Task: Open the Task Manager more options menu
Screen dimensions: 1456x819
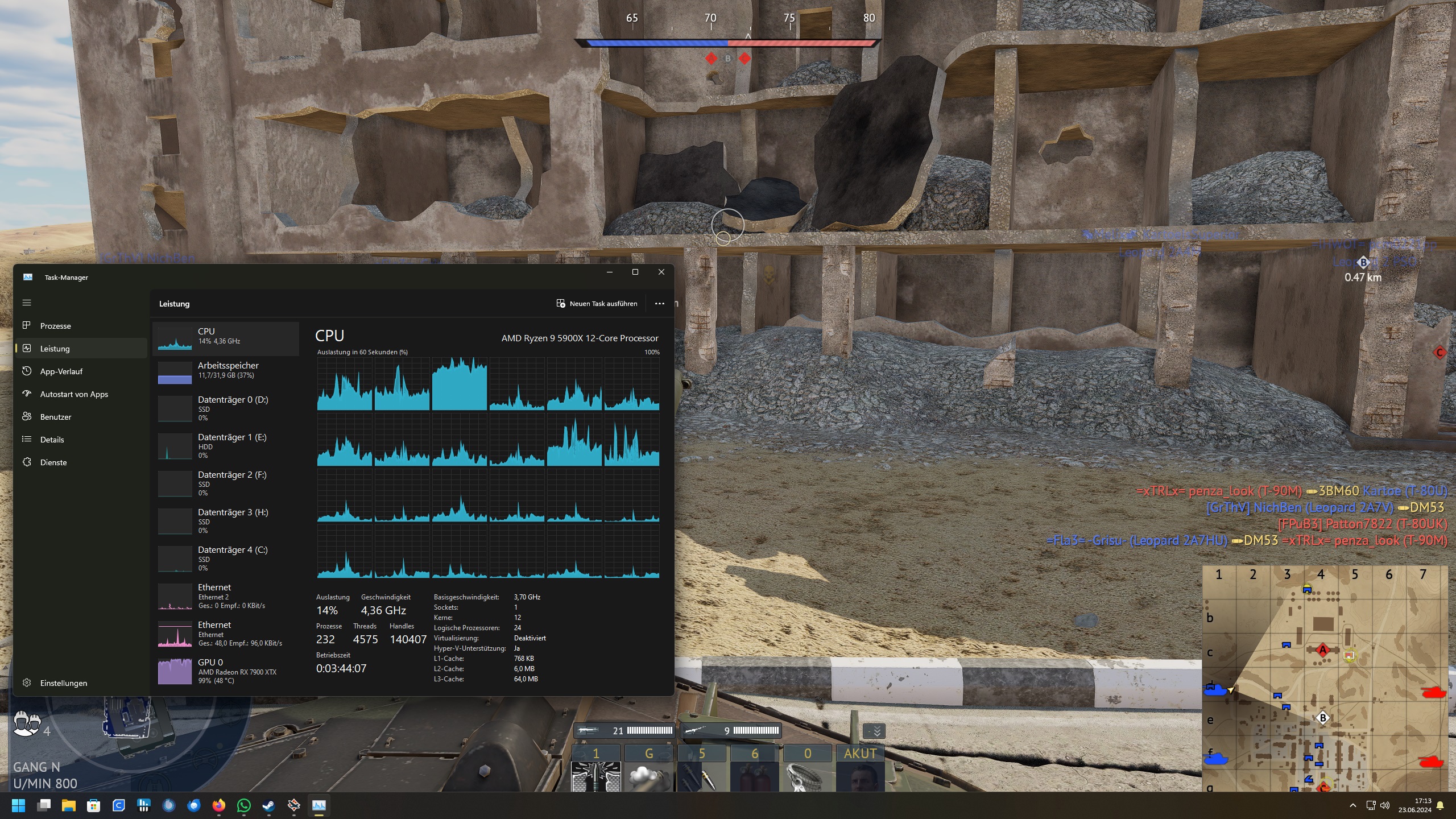Action: (660, 303)
